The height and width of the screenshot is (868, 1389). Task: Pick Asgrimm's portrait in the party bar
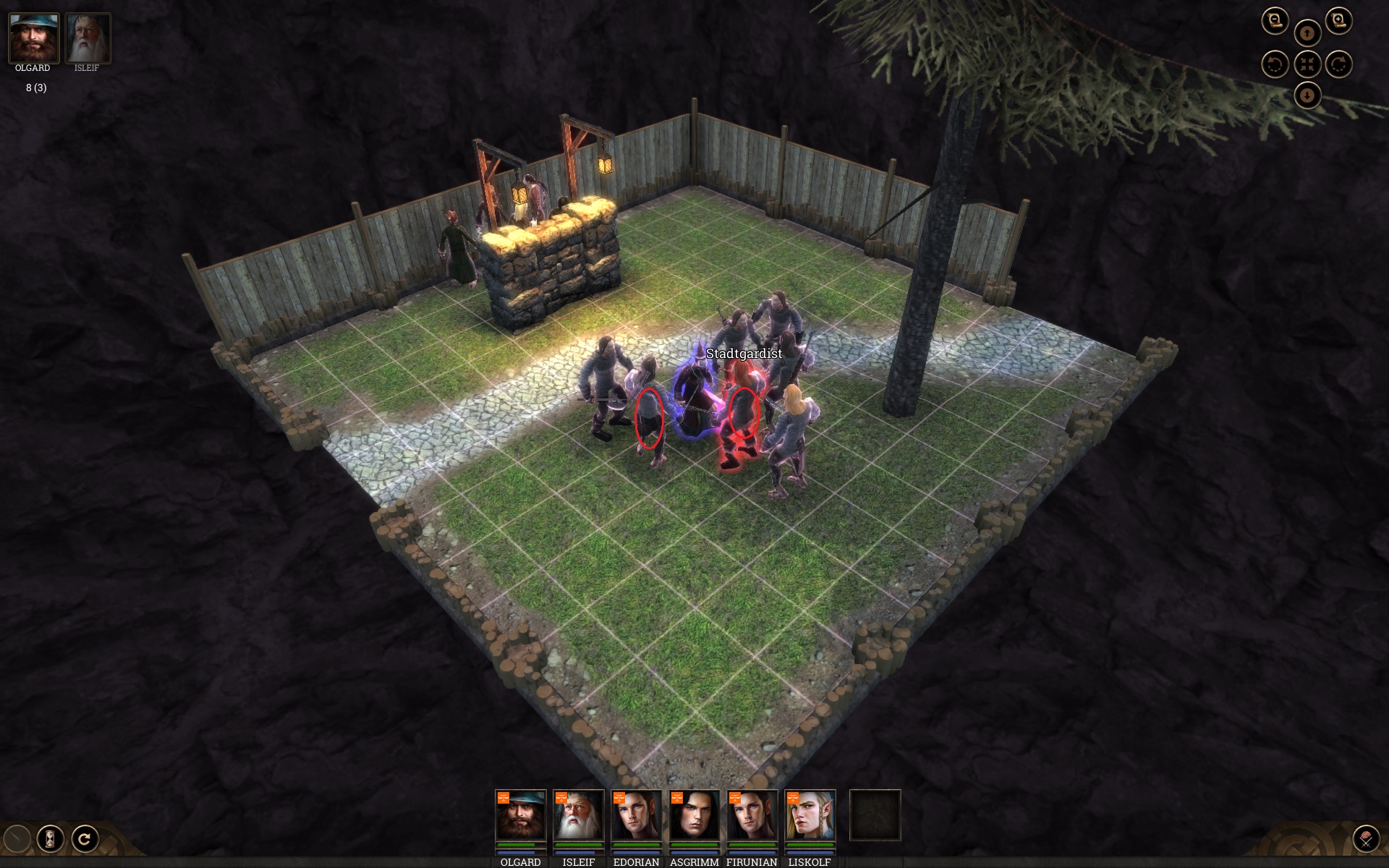pyautogui.click(x=694, y=815)
